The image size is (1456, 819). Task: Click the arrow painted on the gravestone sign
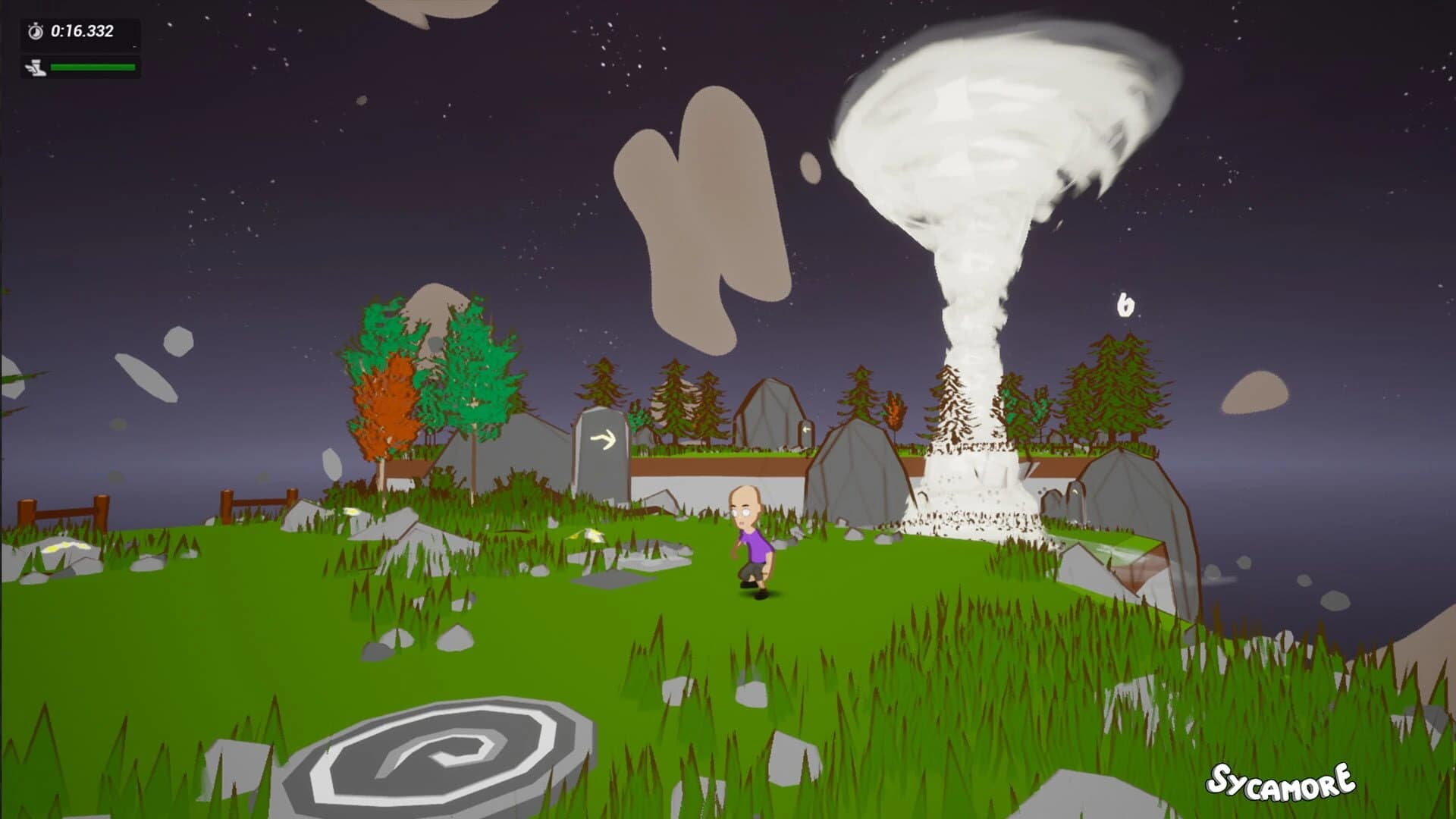603,438
